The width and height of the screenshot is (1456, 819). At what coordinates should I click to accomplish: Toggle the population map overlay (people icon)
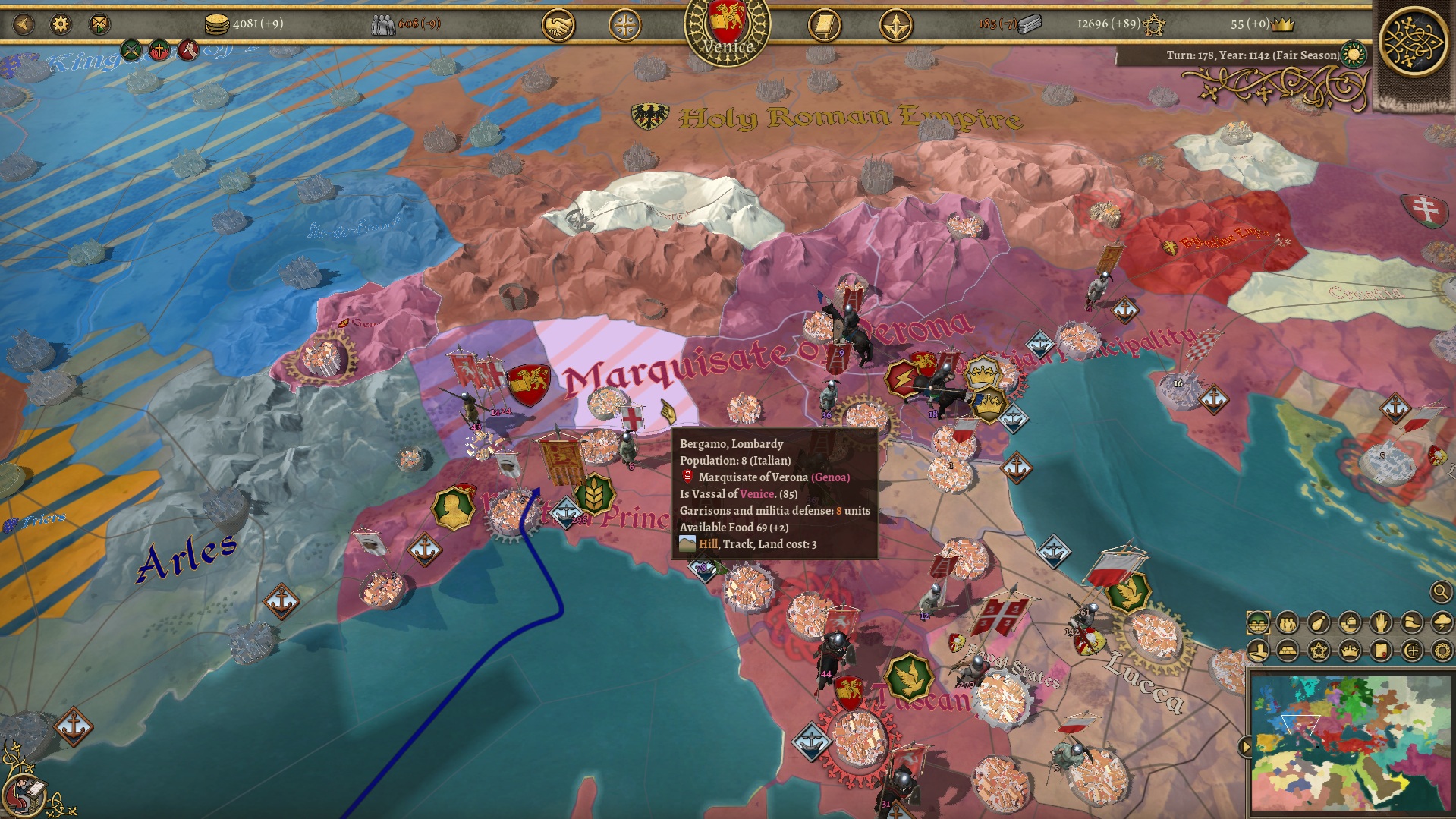pyautogui.click(x=1286, y=623)
